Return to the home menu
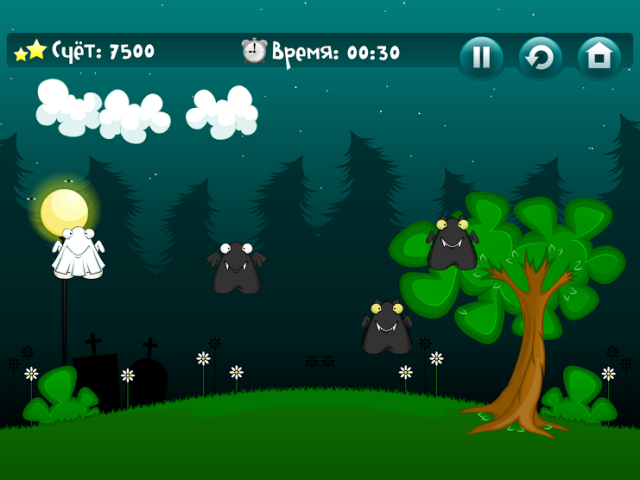The width and height of the screenshot is (640, 480). tap(599, 57)
